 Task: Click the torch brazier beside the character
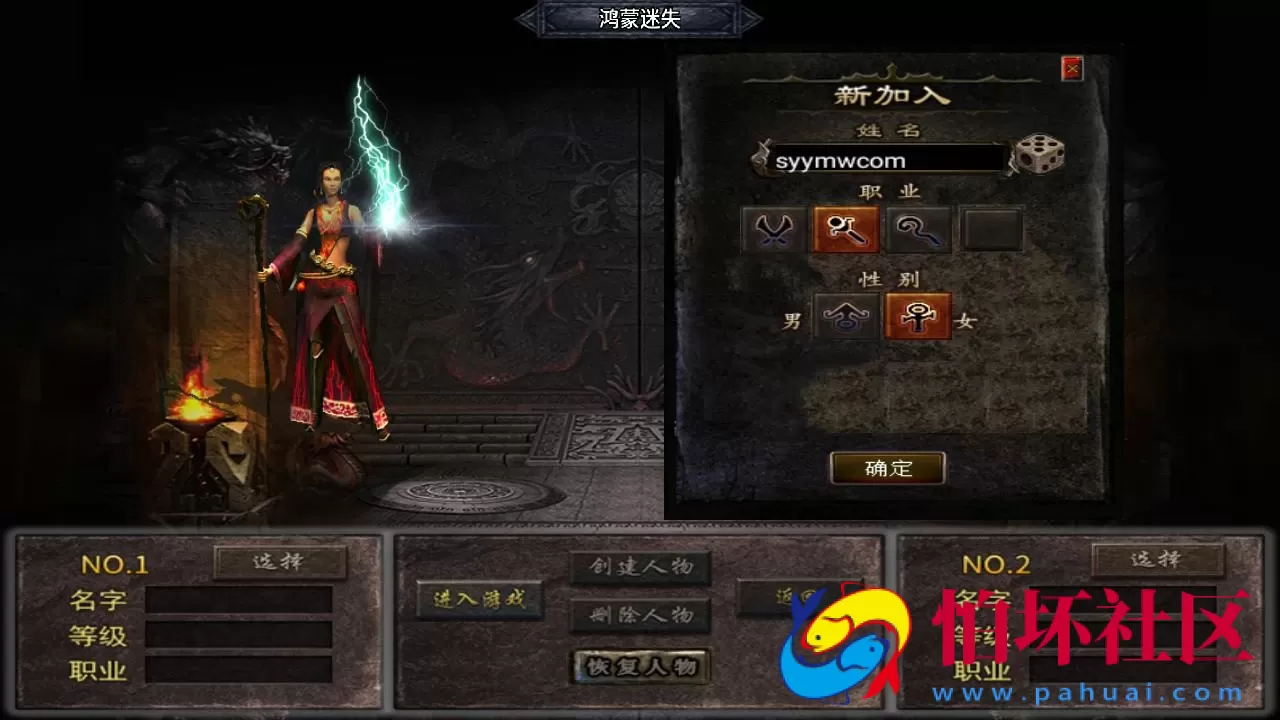[x=193, y=410]
